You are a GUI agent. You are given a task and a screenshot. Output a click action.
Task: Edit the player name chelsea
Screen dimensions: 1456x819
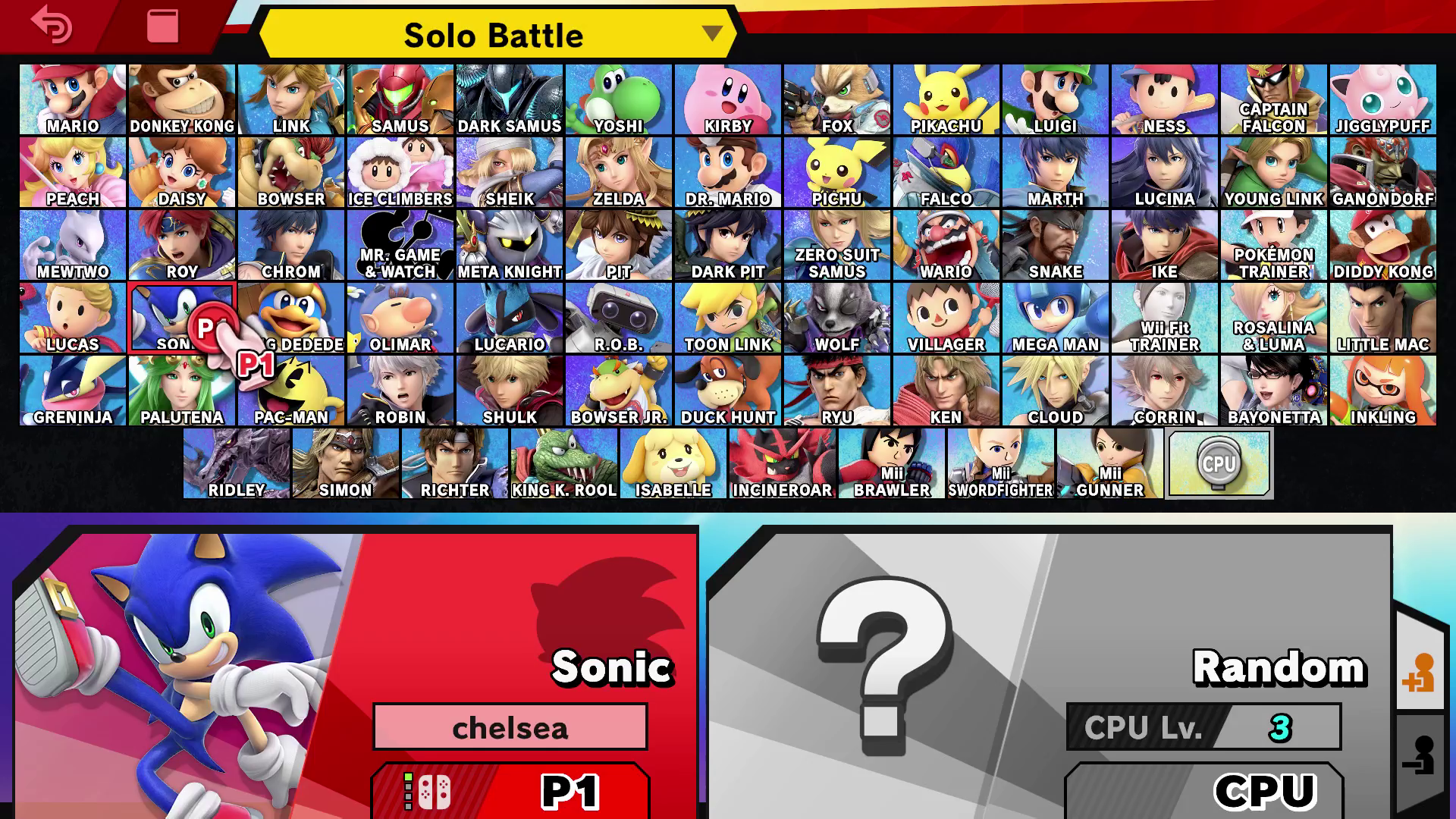(510, 726)
